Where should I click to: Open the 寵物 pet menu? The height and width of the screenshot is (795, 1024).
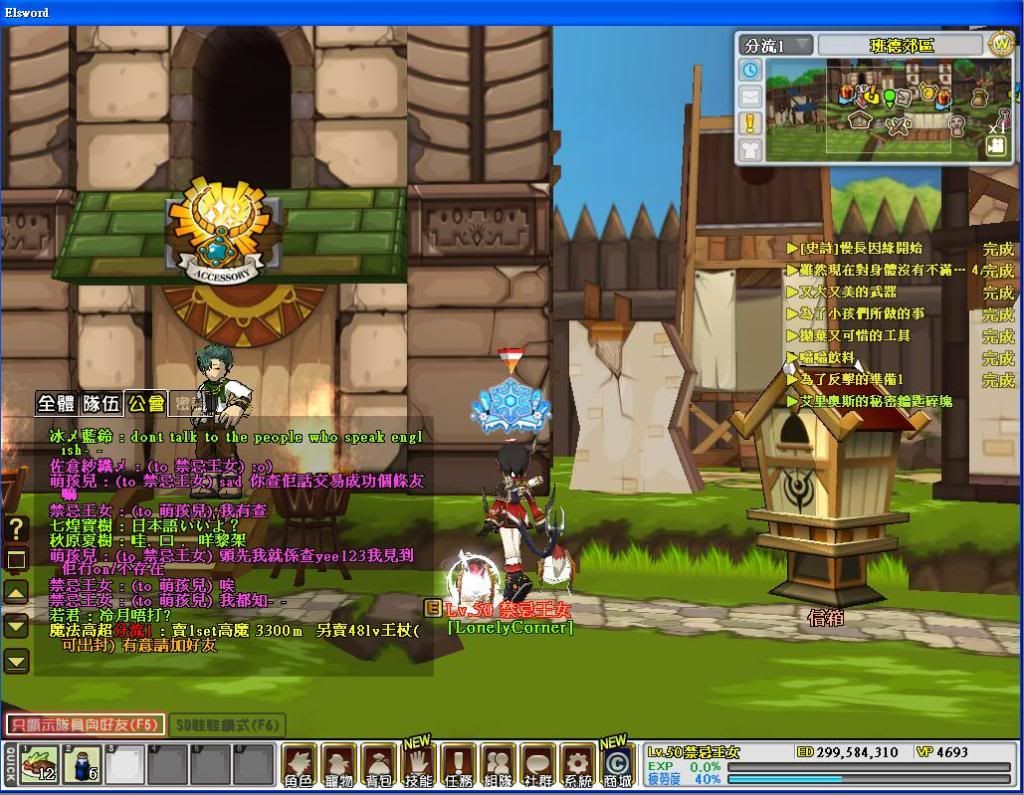point(339,765)
